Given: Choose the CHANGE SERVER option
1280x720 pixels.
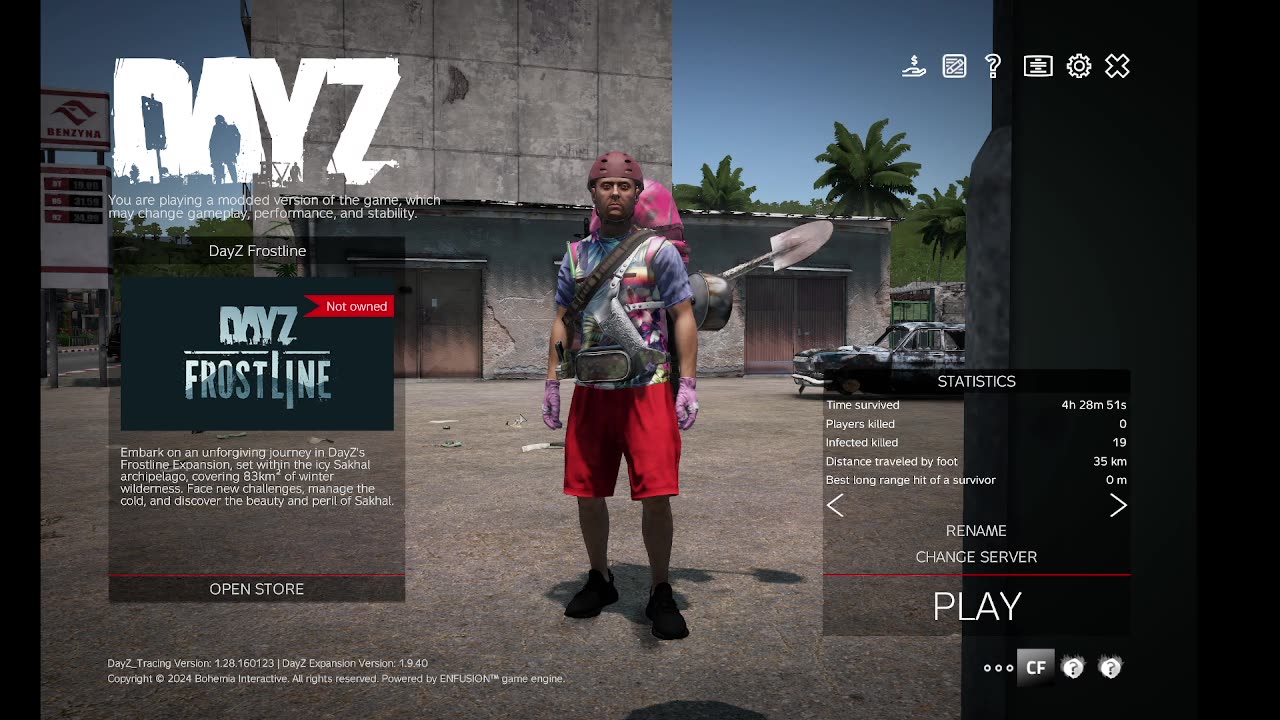Looking at the screenshot, I should click(976, 557).
